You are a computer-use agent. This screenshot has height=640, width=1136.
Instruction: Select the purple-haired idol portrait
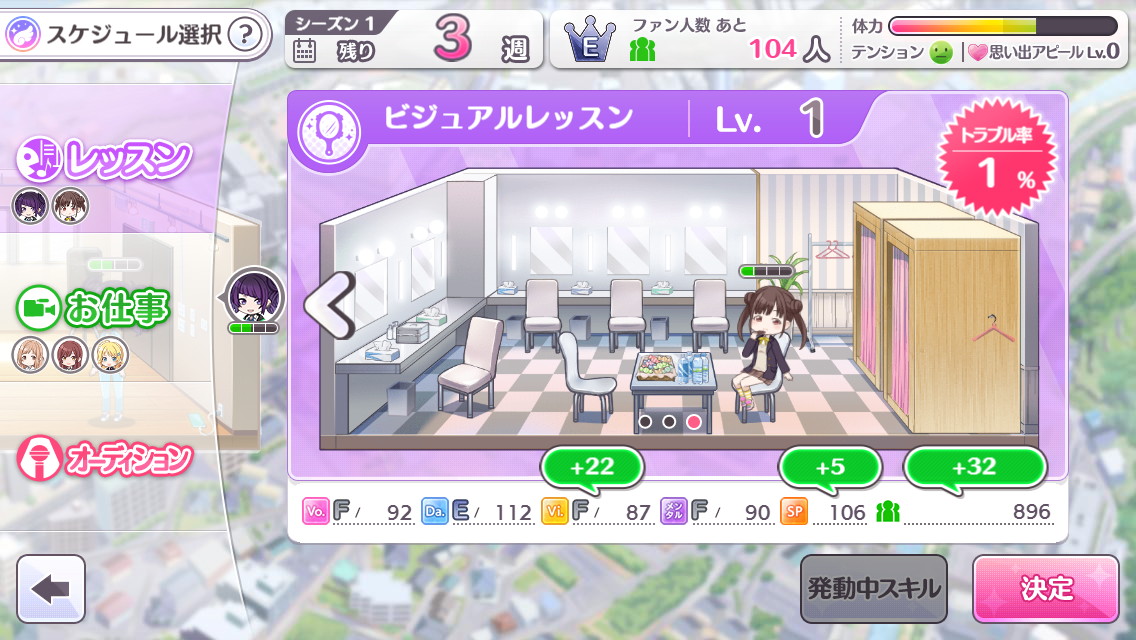(x=253, y=297)
